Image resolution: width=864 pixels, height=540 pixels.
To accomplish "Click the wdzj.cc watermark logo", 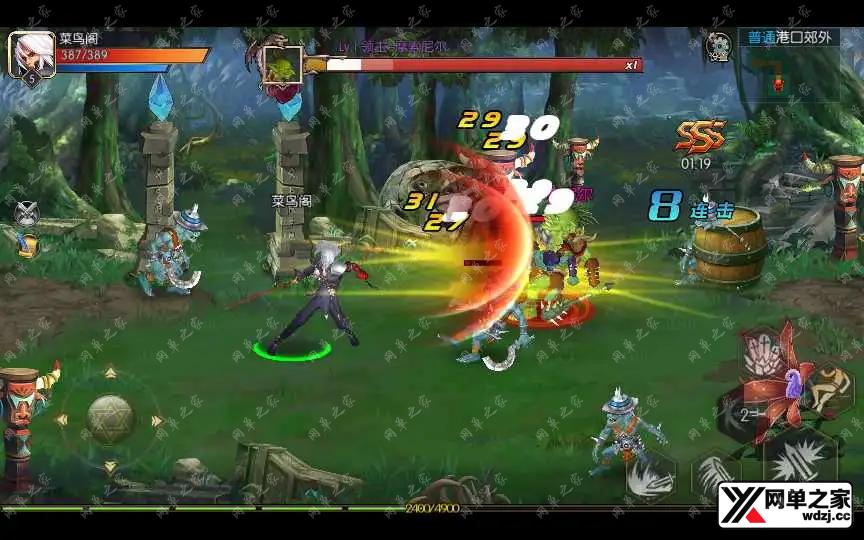I will pos(784,504).
